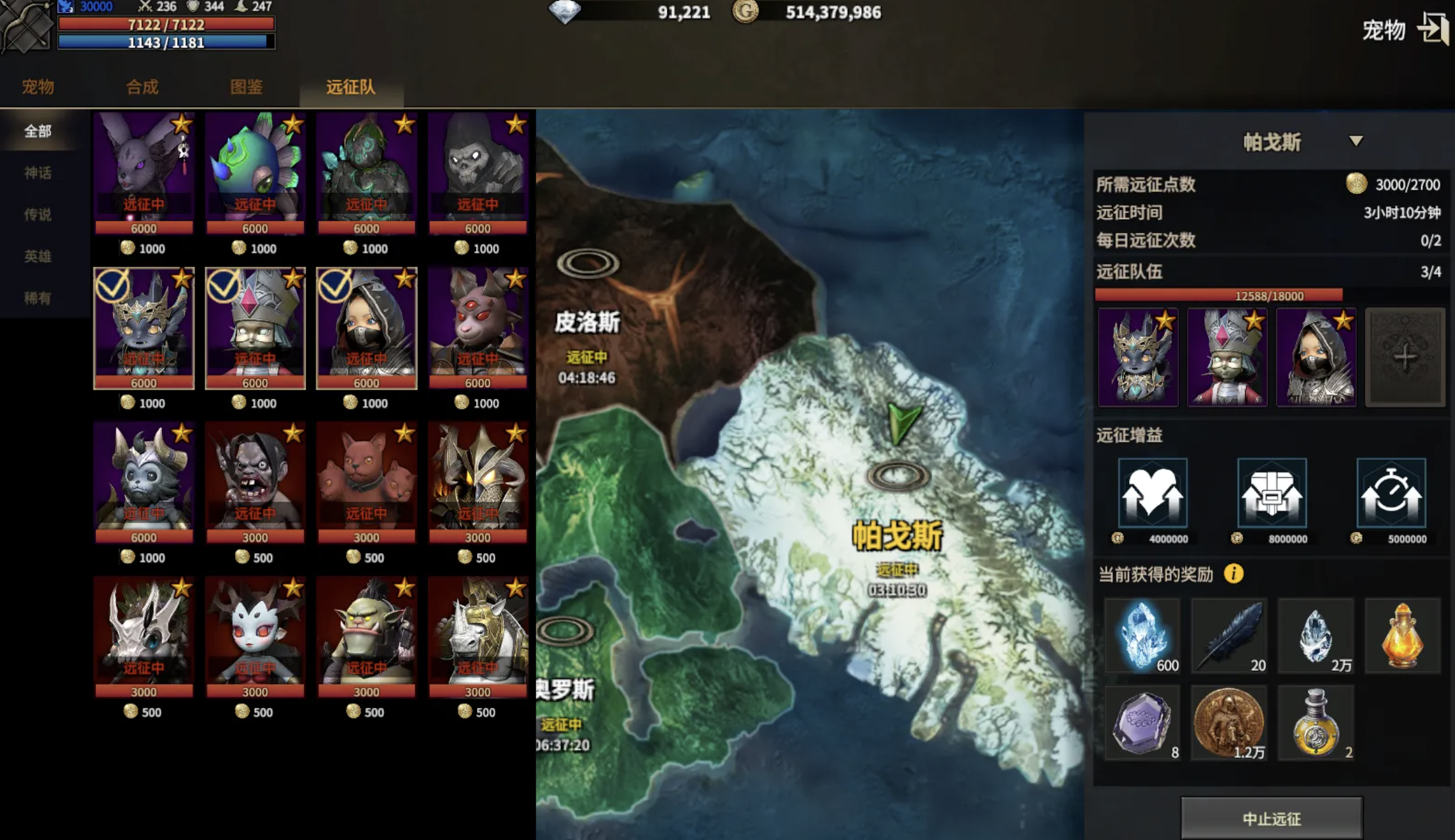Open the 合成 tab
1455x840 pixels.
(x=142, y=87)
